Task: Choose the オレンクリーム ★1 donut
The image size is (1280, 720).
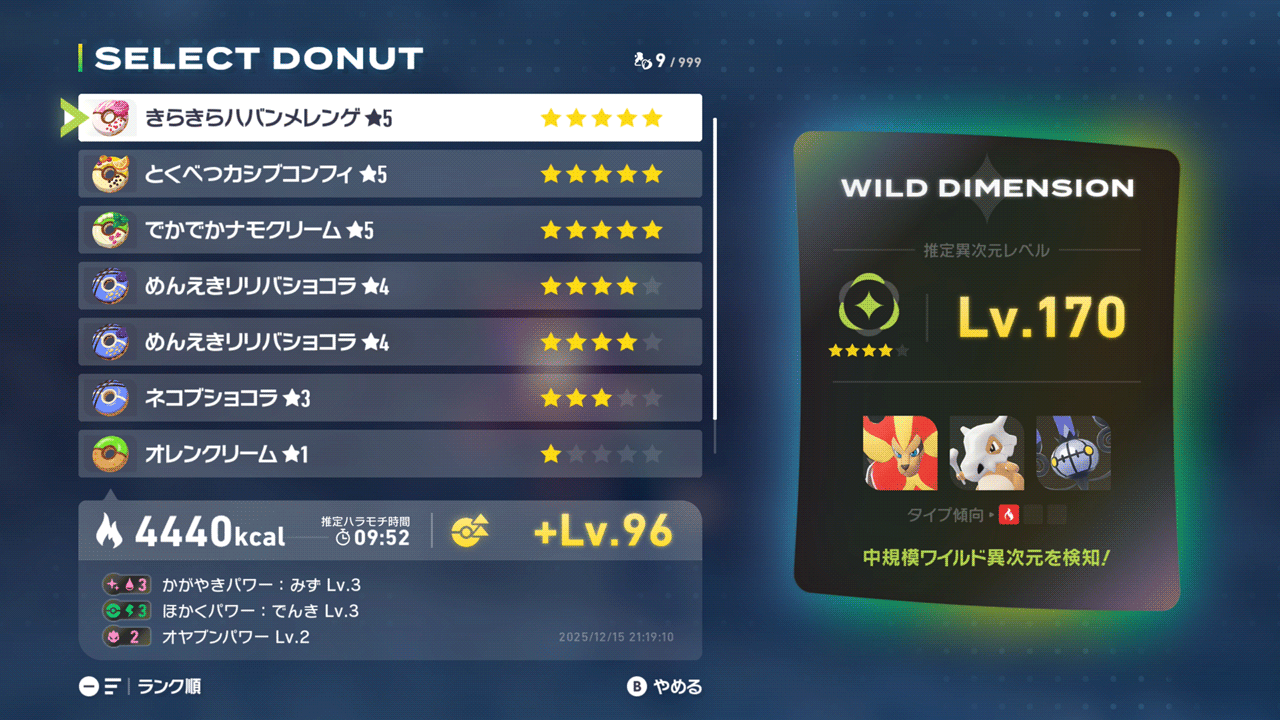Action: 390,454
